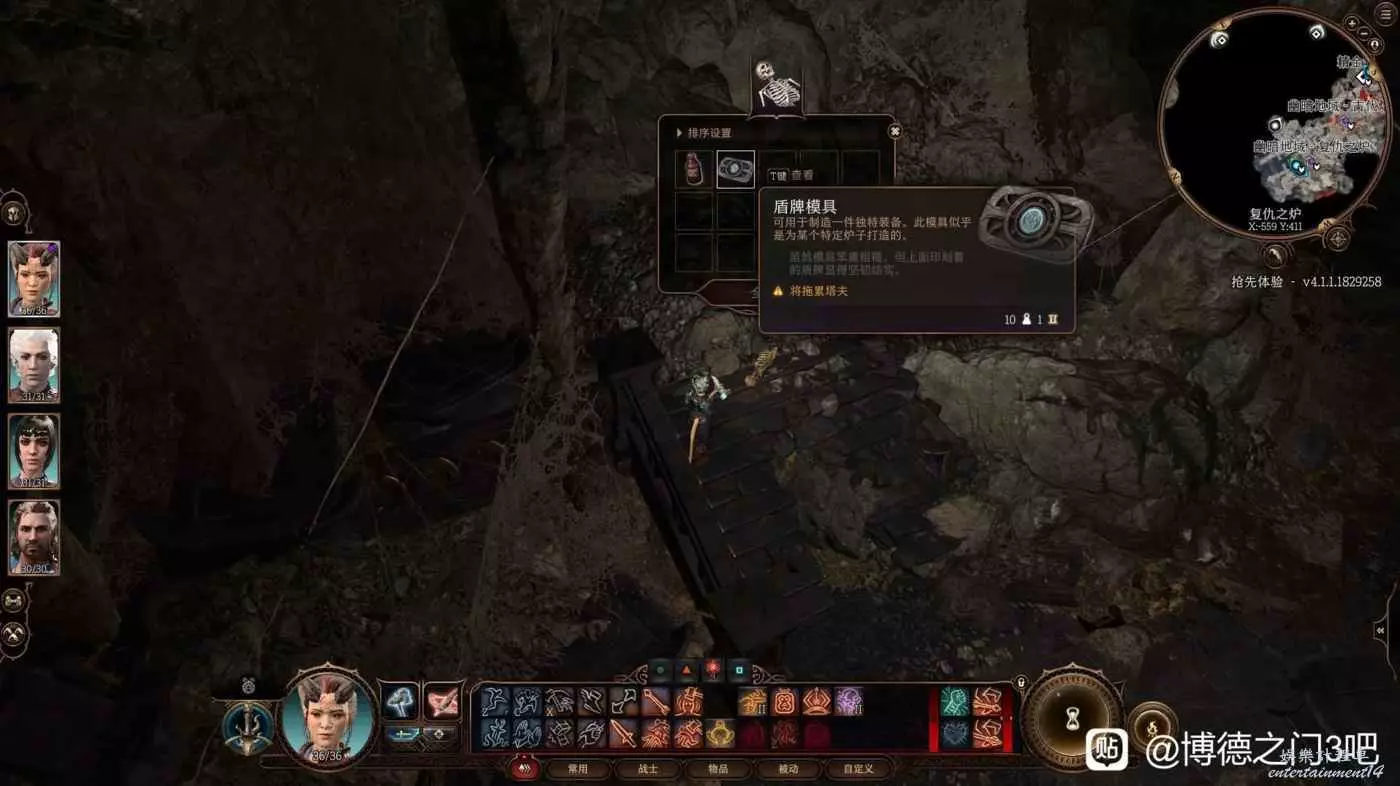Activate the purple spell icon on hotbar

click(x=849, y=702)
